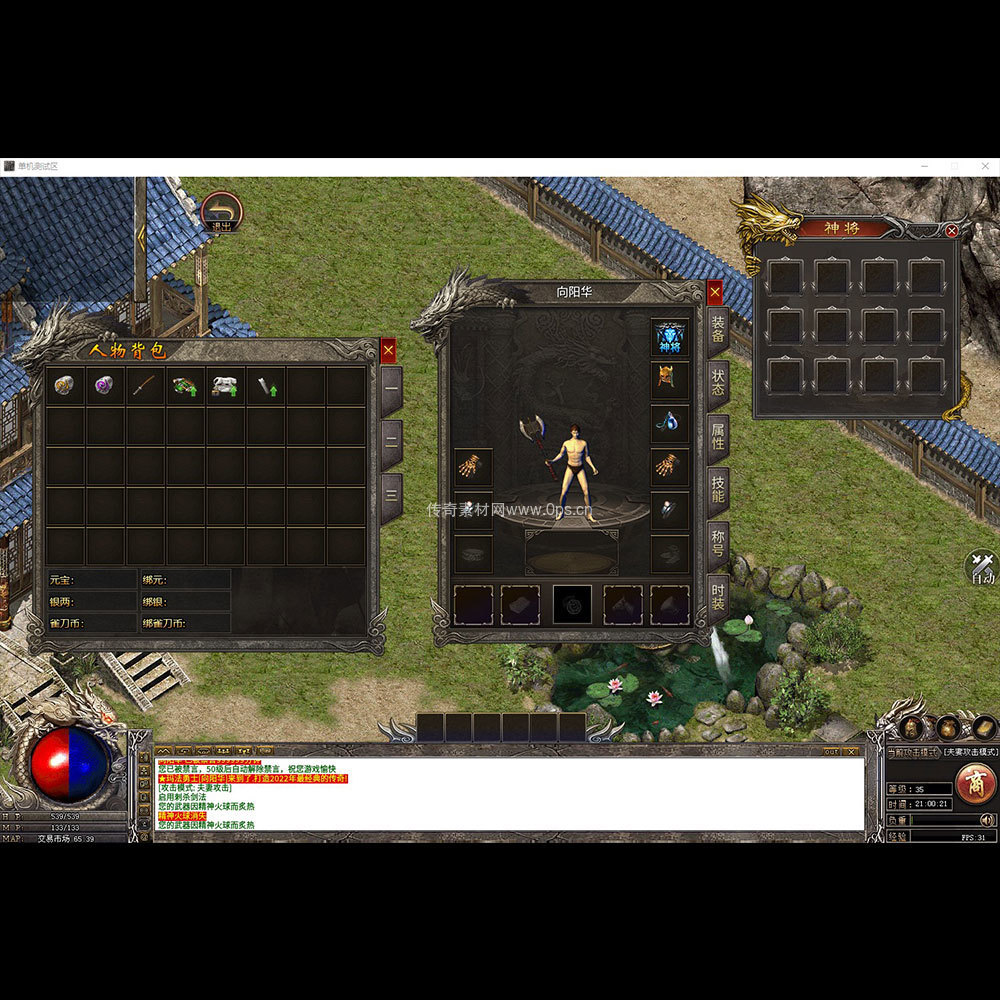The image size is (1000, 1000).
Task: Close the 向阳华 character panel
Action: [x=715, y=292]
